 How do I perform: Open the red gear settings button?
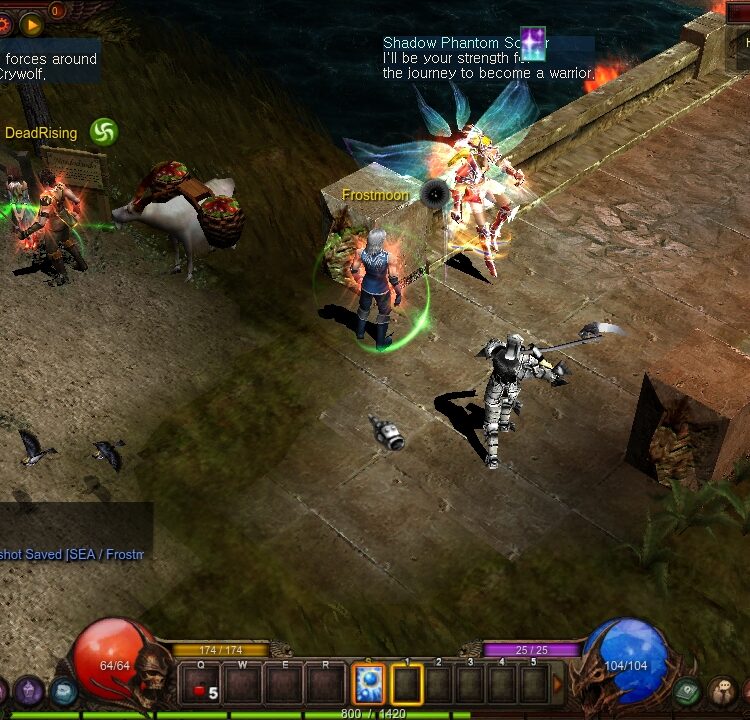pos(6,22)
